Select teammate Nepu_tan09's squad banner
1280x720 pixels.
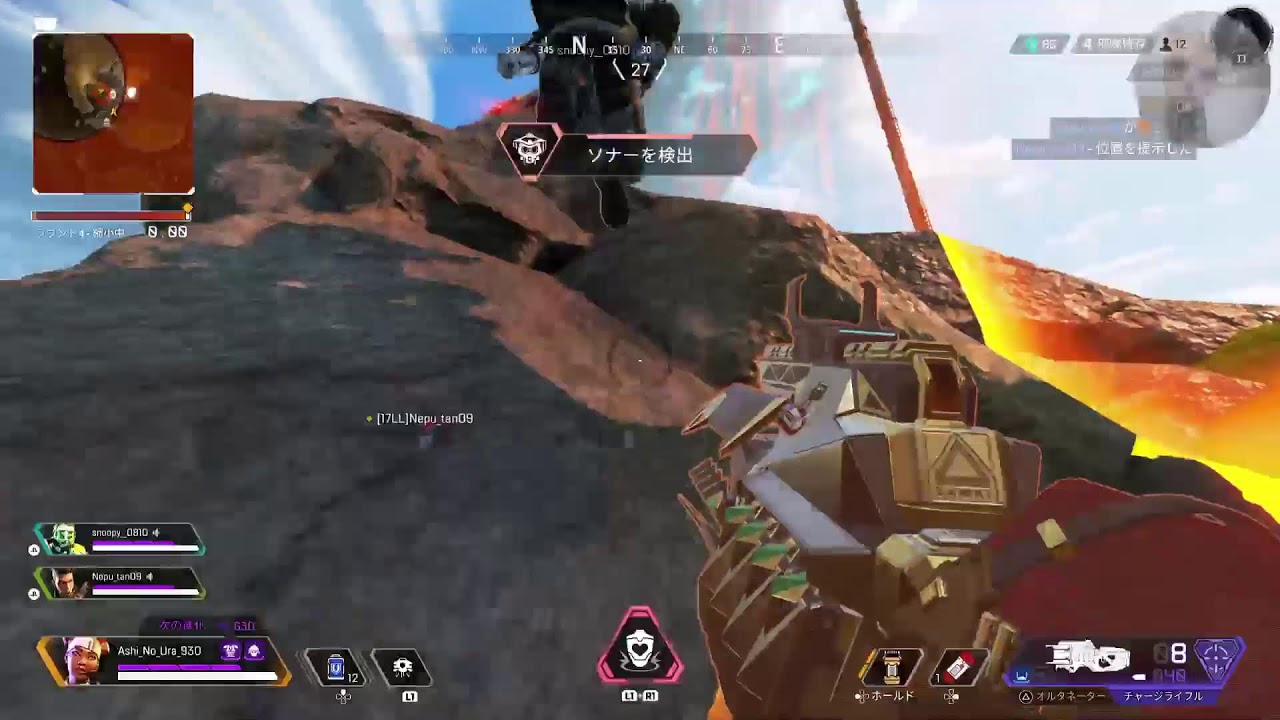pos(119,582)
